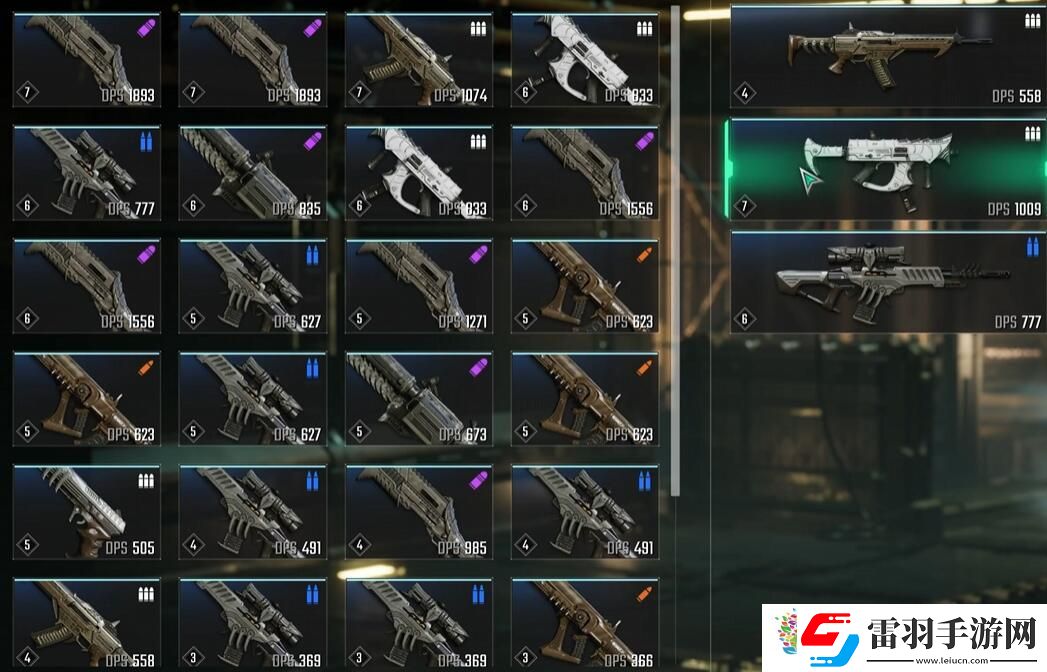The image size is (1047, 672).
Task: Click the weapon inventory scrollbar
Action: point(676,250)
